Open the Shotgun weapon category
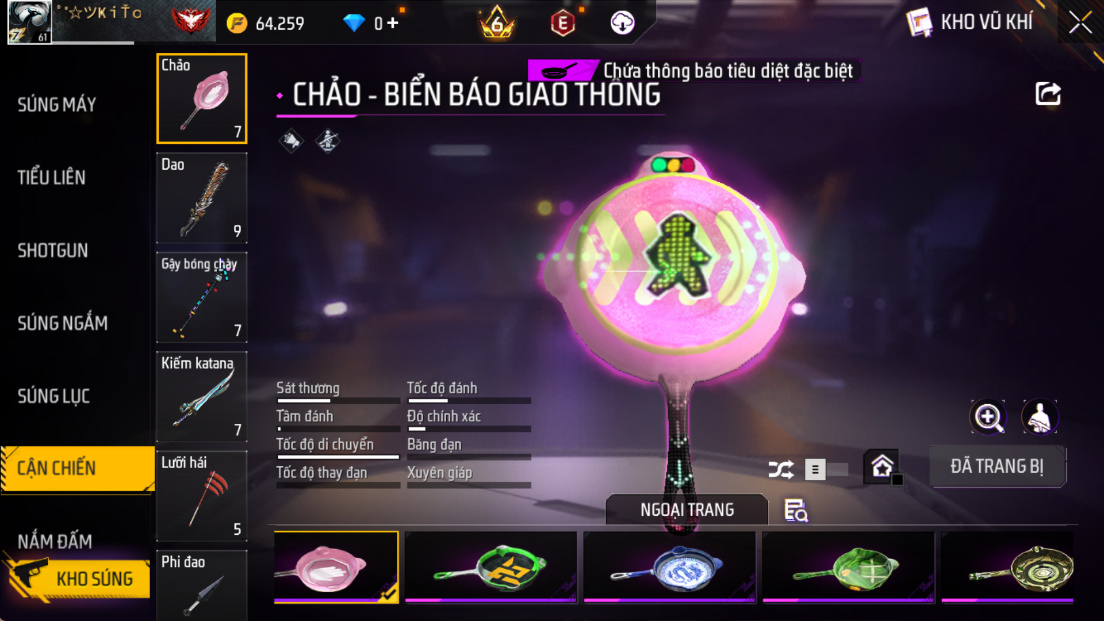 53,251
